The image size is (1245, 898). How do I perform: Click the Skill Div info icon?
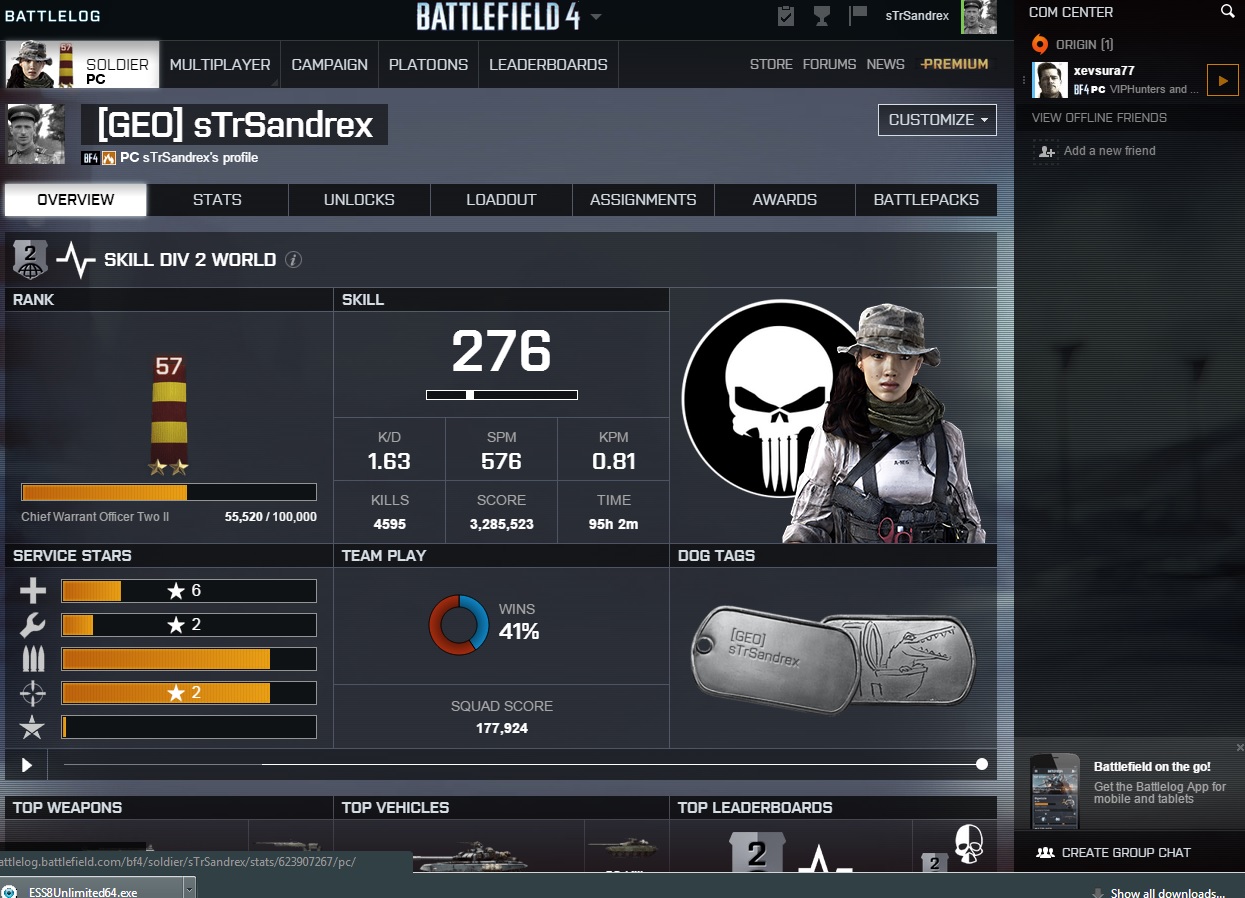pos(293,260)
